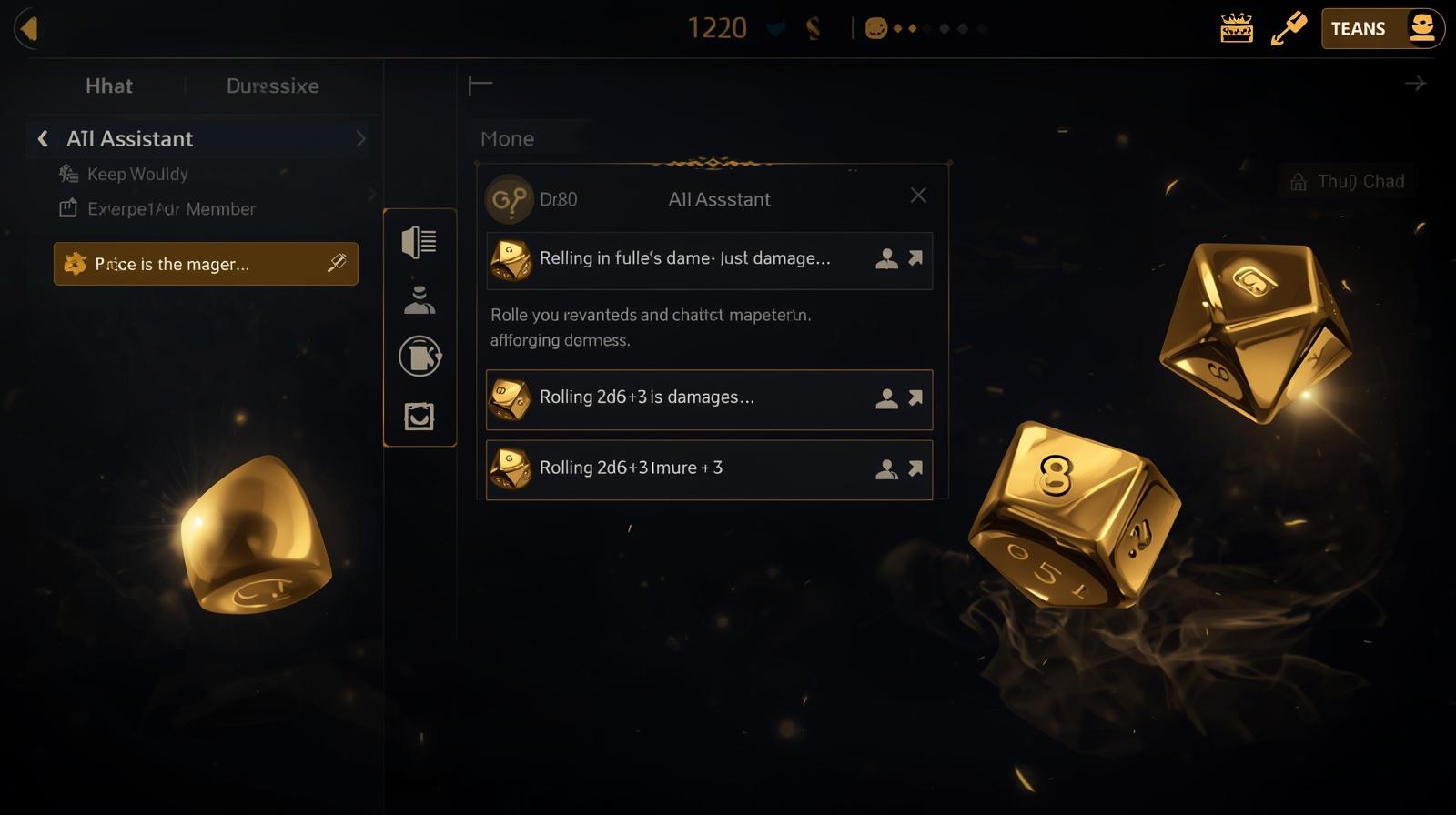Select the megaphone announcement icon in the sidebar
This screenshot has width=1456, height=815.
click(x=420, y=243)
